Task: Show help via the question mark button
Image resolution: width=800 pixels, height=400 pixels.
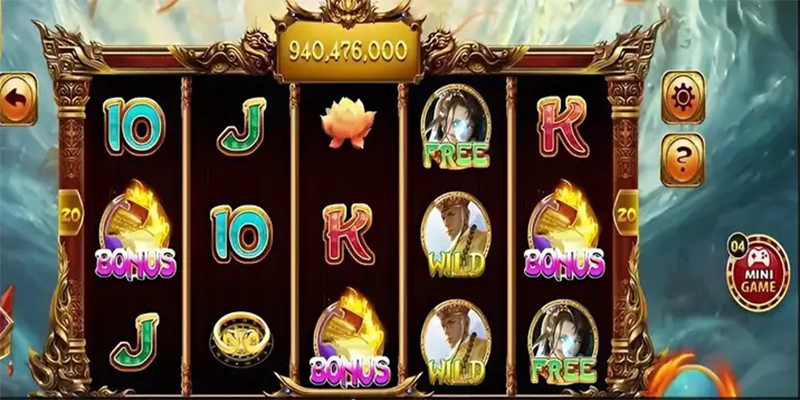Action: 683,159
